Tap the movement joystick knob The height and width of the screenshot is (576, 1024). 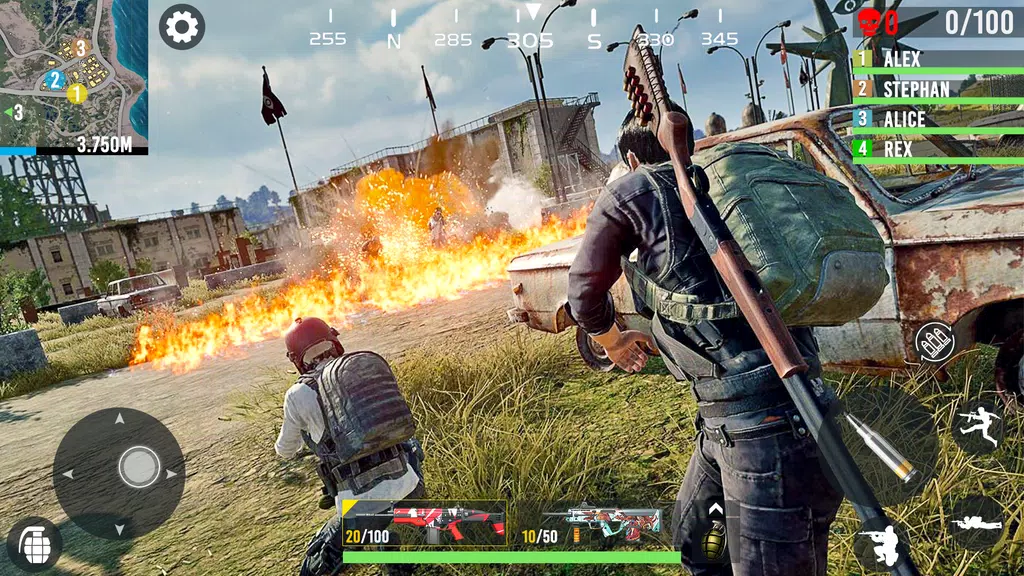[139, 467]
